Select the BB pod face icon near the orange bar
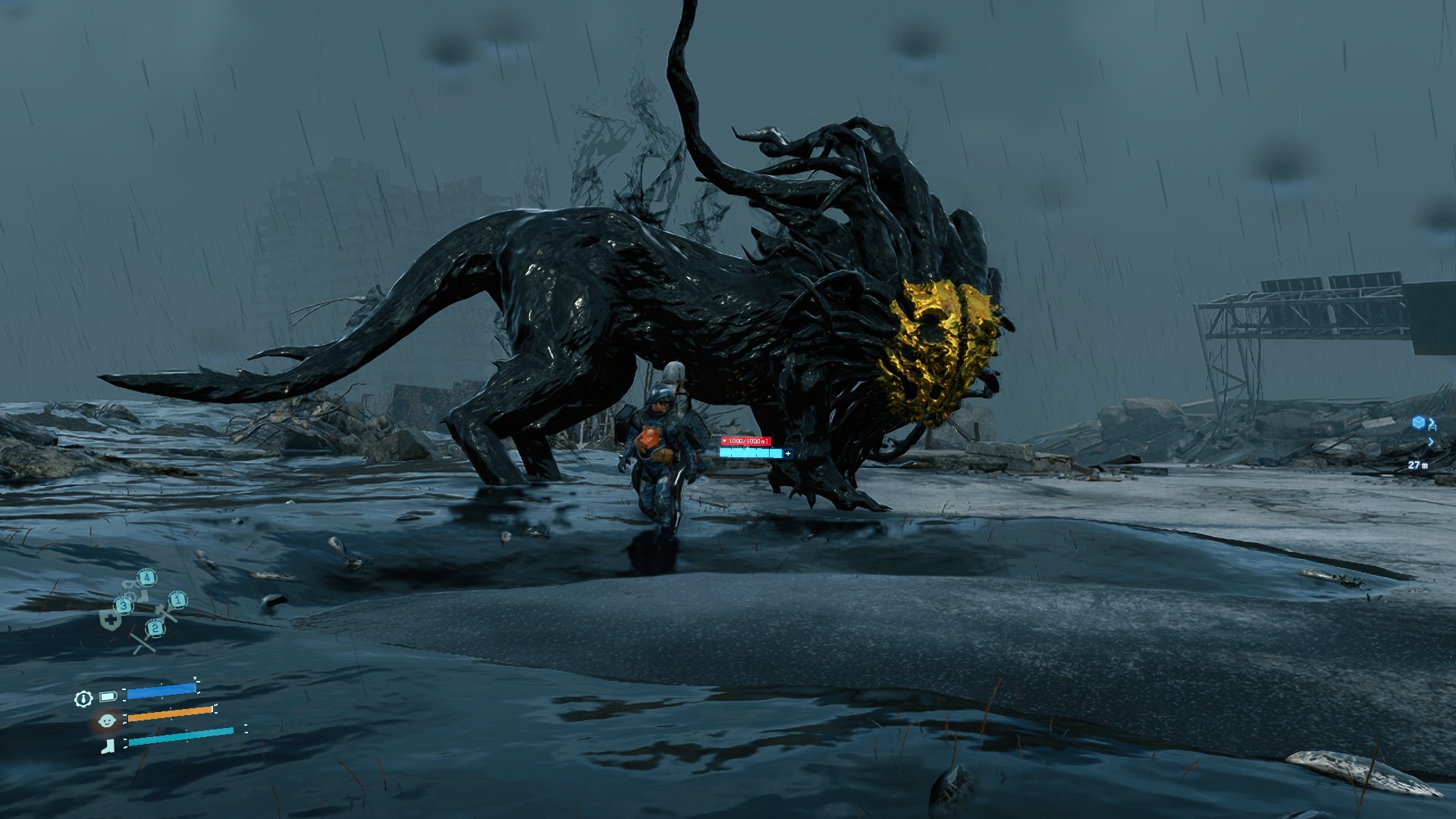The height and width of the screenshot is (819, 1456). pyautogui.click(x=107, y=721)
